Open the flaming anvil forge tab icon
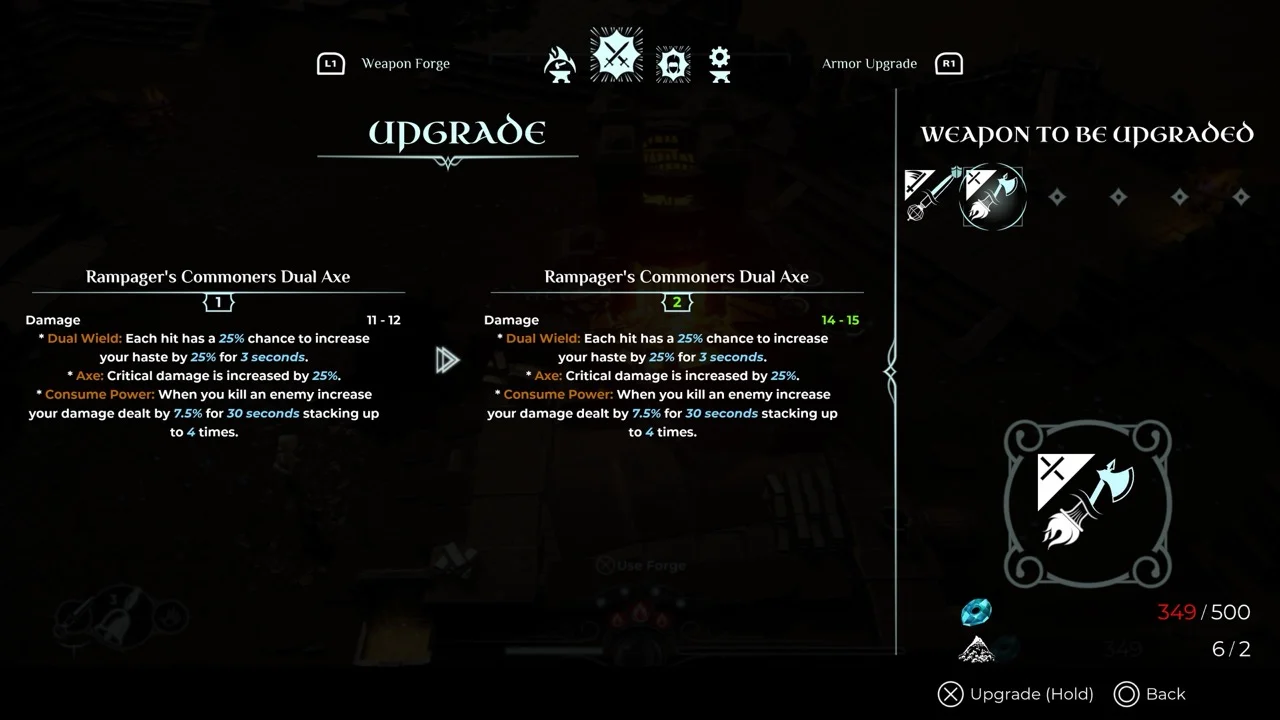This screenshot has width=1280, height=720. (560, 65)
